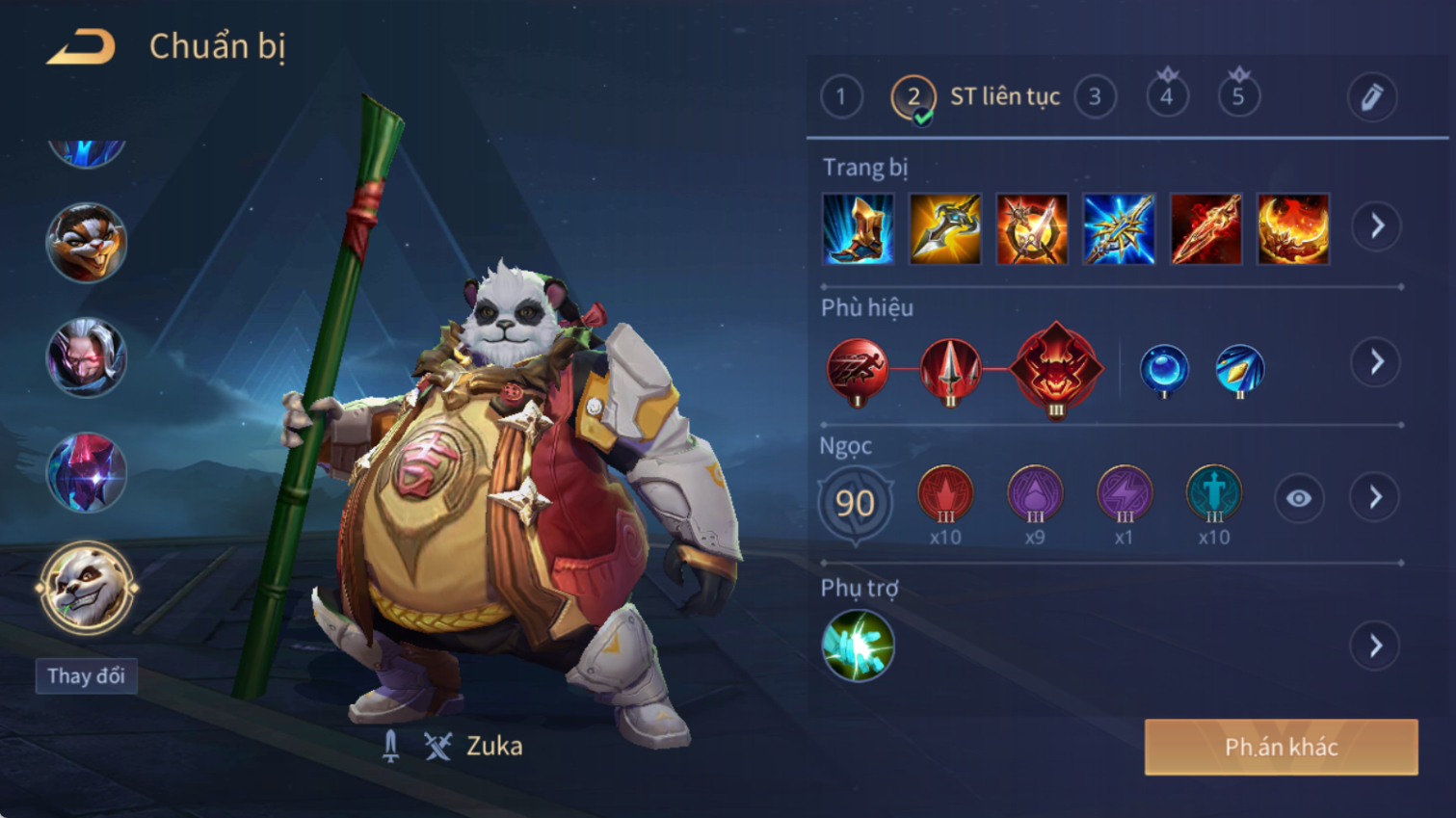Pick the purple ×9 gem icon
The image size is (1456, 818).
(x=1035, y=493)
